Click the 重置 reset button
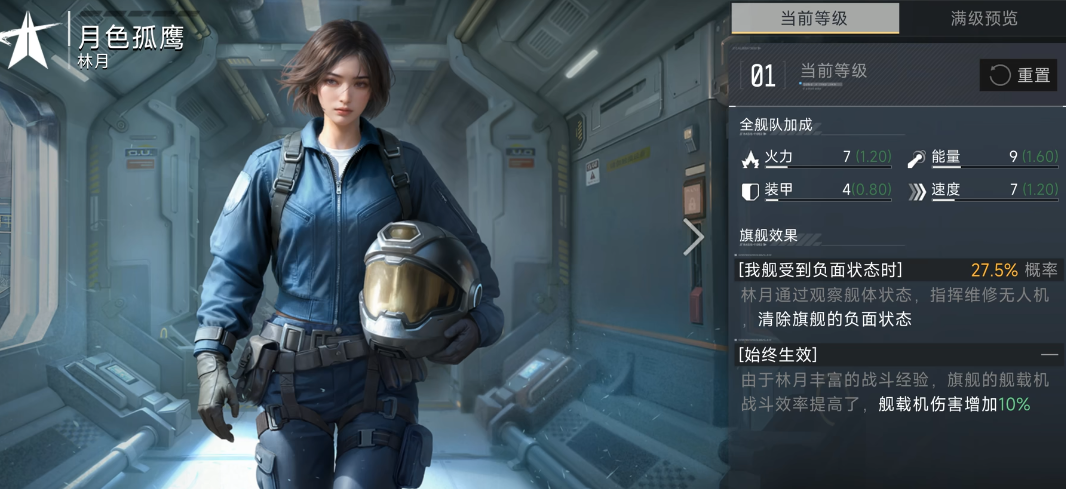 coord(1018,75)
